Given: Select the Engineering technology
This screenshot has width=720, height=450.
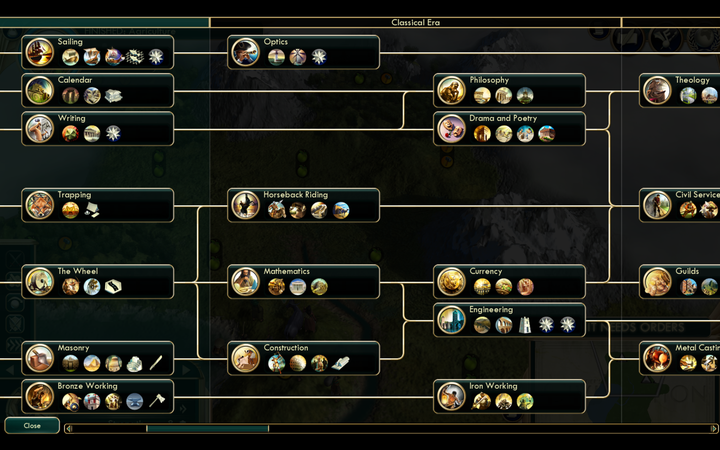Looking at the screenshot, I should pyautogui.click(x=510, y=320).
